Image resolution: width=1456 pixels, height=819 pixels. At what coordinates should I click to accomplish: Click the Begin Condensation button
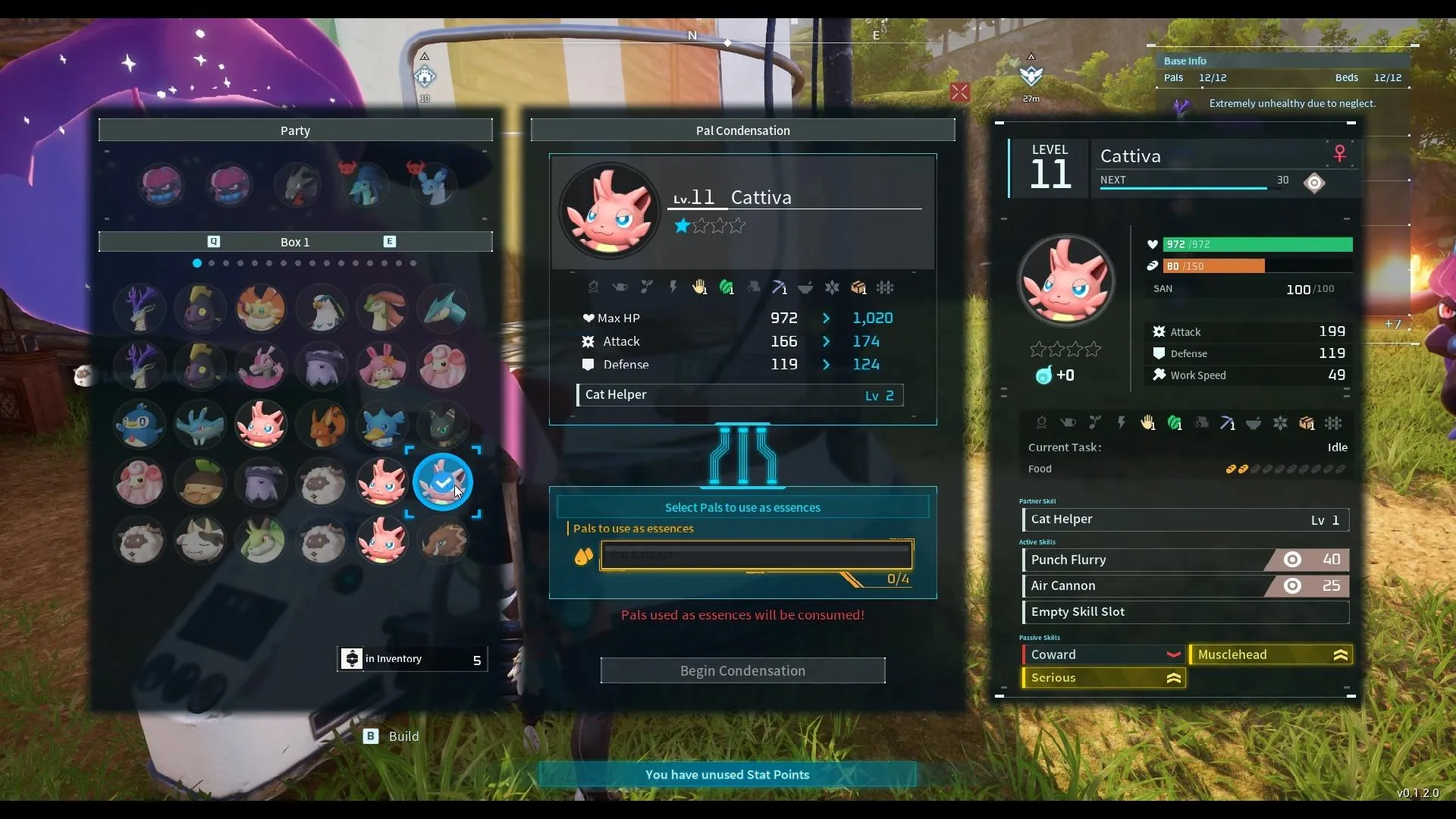[x=742, y=670]
